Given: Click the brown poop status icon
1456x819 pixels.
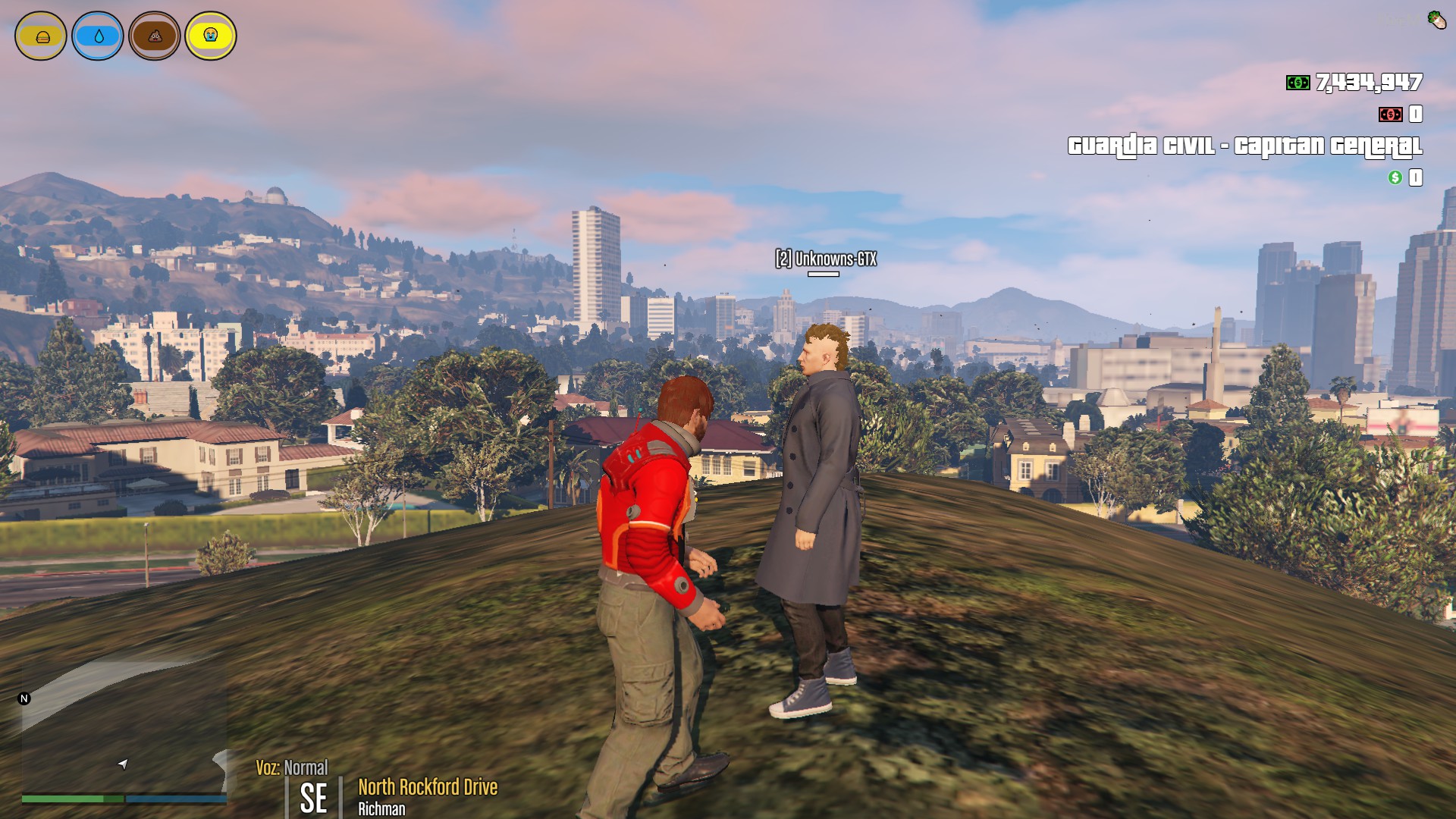Looking at the screenshot, I should pos(155,36).
